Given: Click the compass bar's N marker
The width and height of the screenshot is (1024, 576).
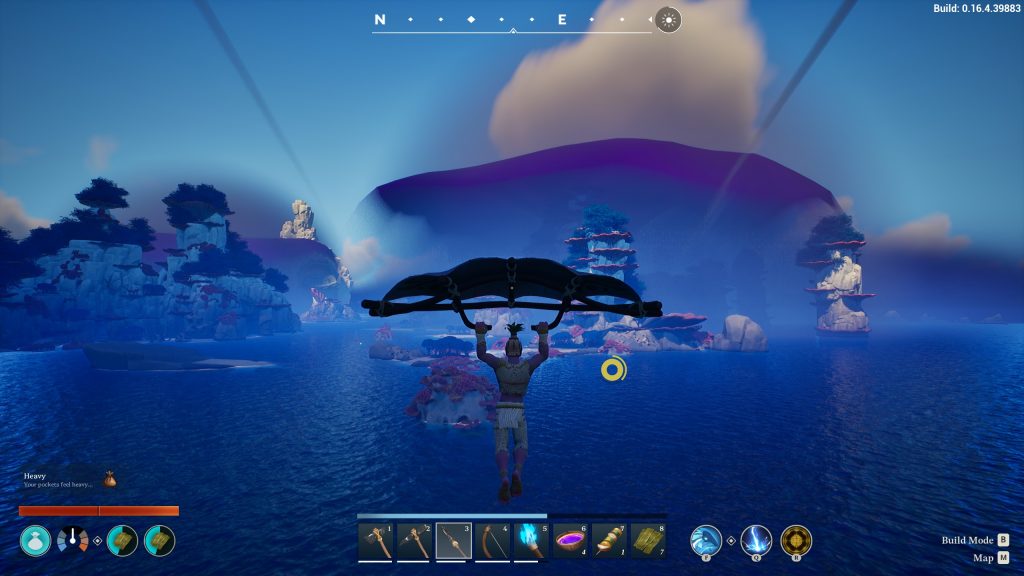Looking at the screenshot, I should coord(380,19).
